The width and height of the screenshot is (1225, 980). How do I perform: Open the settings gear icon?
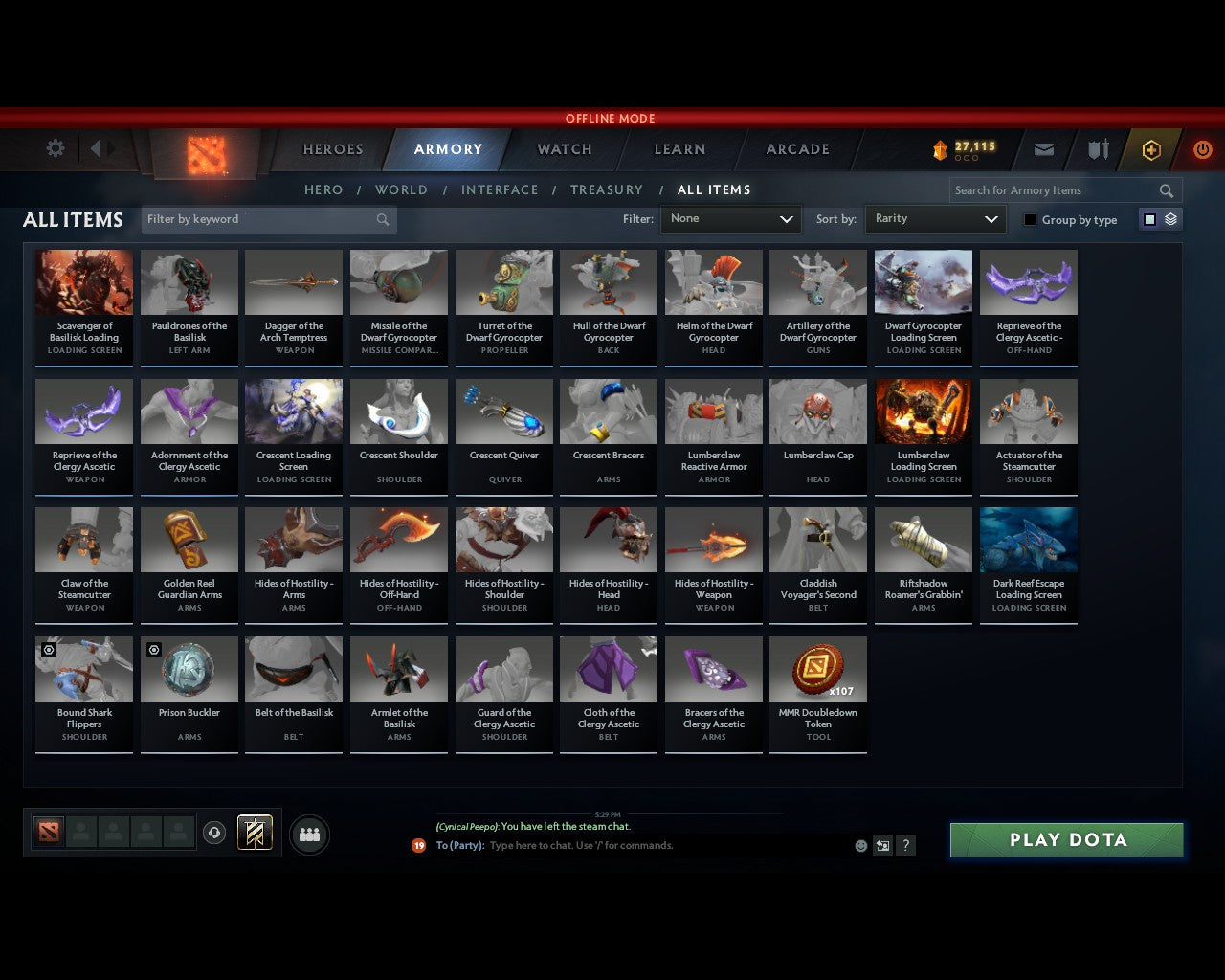tap(55, 148)
